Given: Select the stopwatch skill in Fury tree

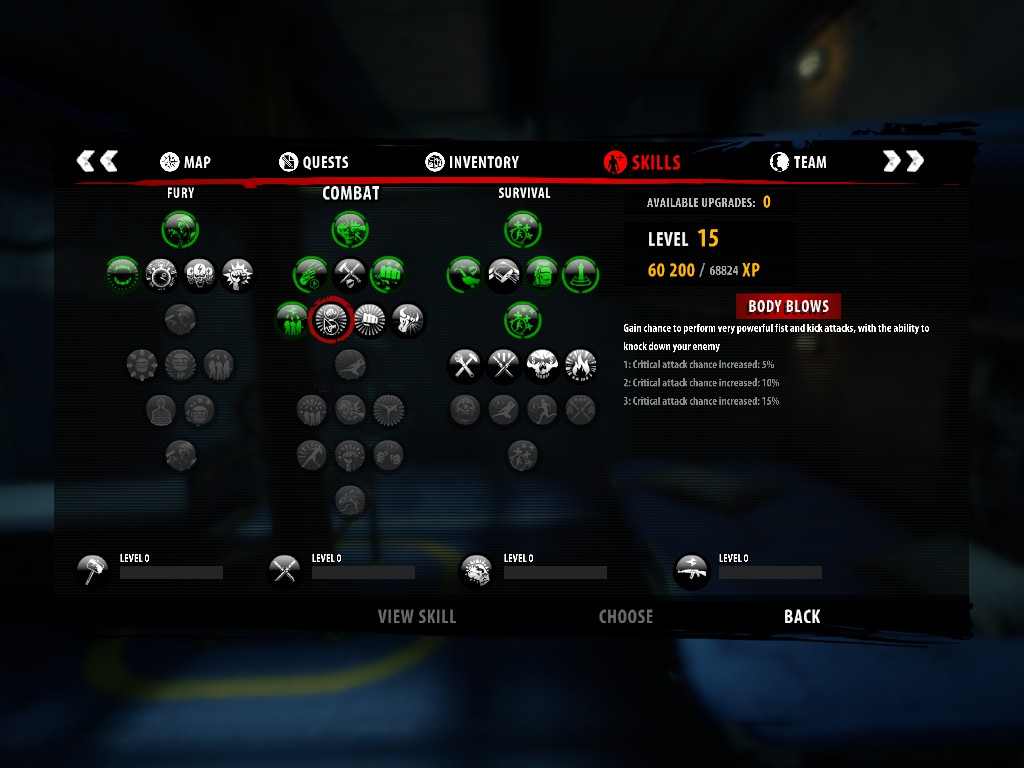Looking at the screenshot, I should pyautogui.click(x=161, y=273).
